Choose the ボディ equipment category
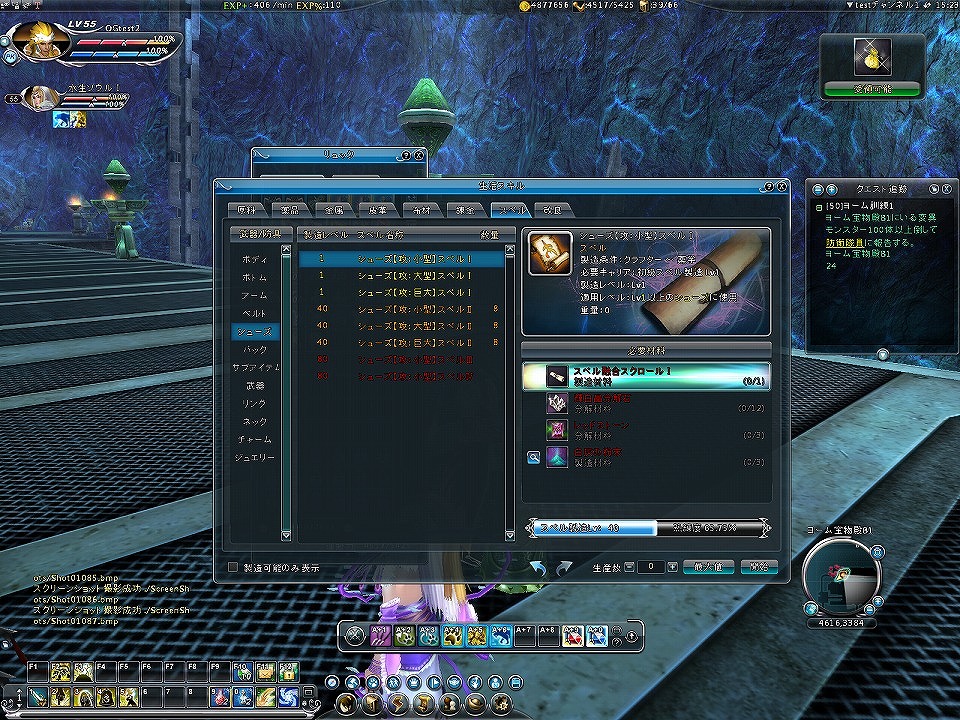Image resolution: width=960 pixels, height=720 pixels. point(255,259)
